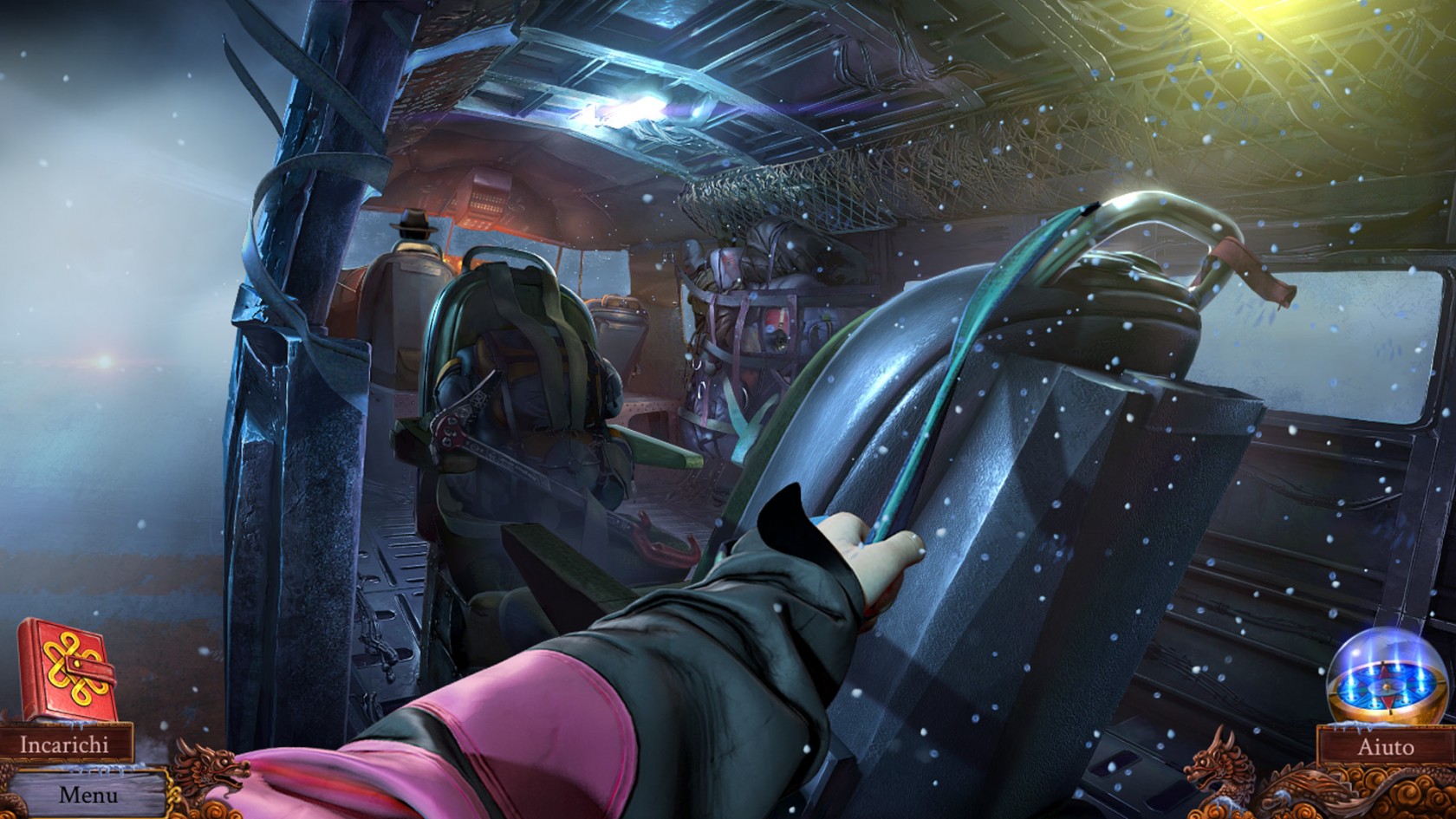Open the Incarichi tasks button

[x=65, y=744]
